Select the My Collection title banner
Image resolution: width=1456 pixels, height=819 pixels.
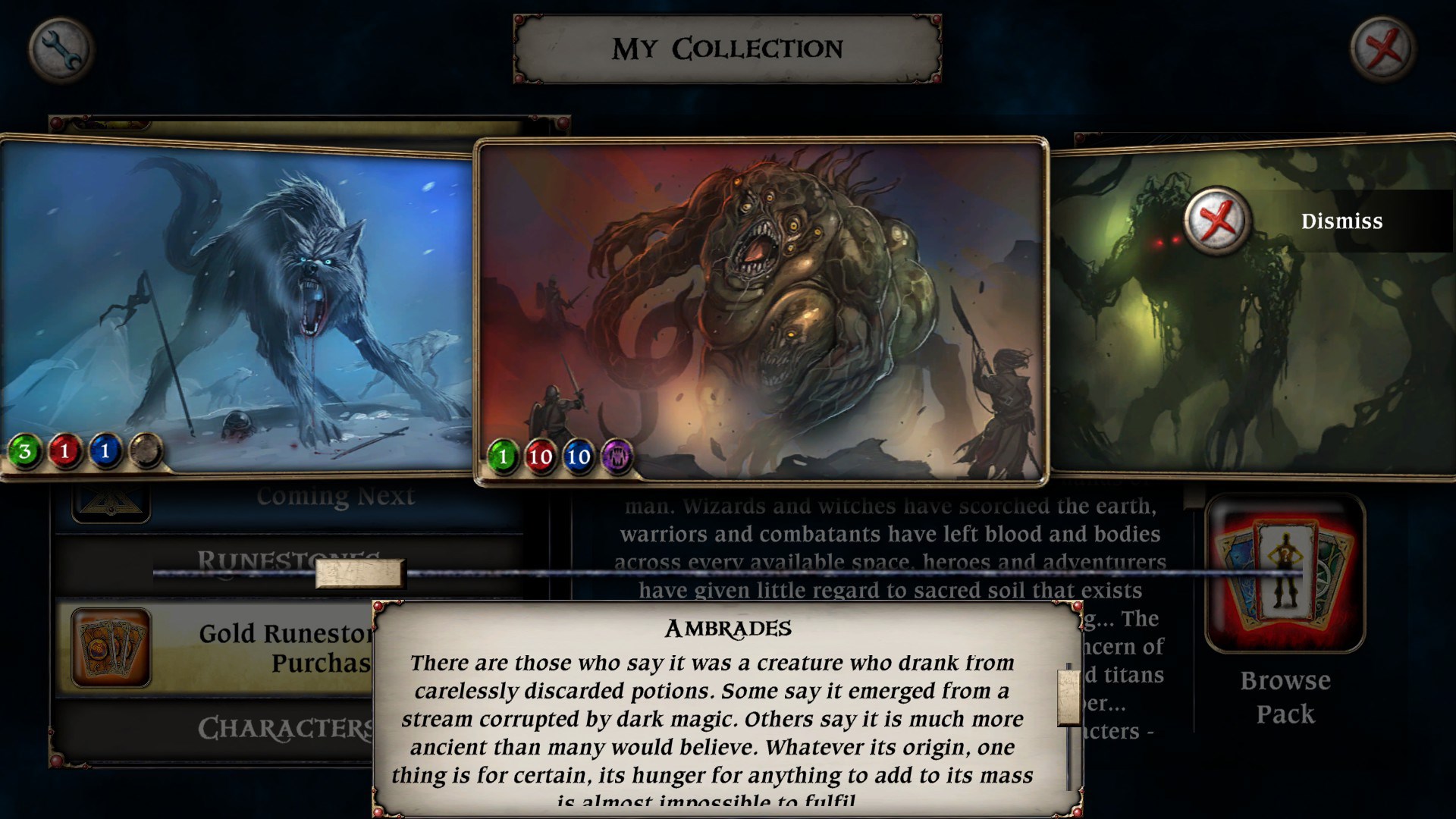coord(728,49)
